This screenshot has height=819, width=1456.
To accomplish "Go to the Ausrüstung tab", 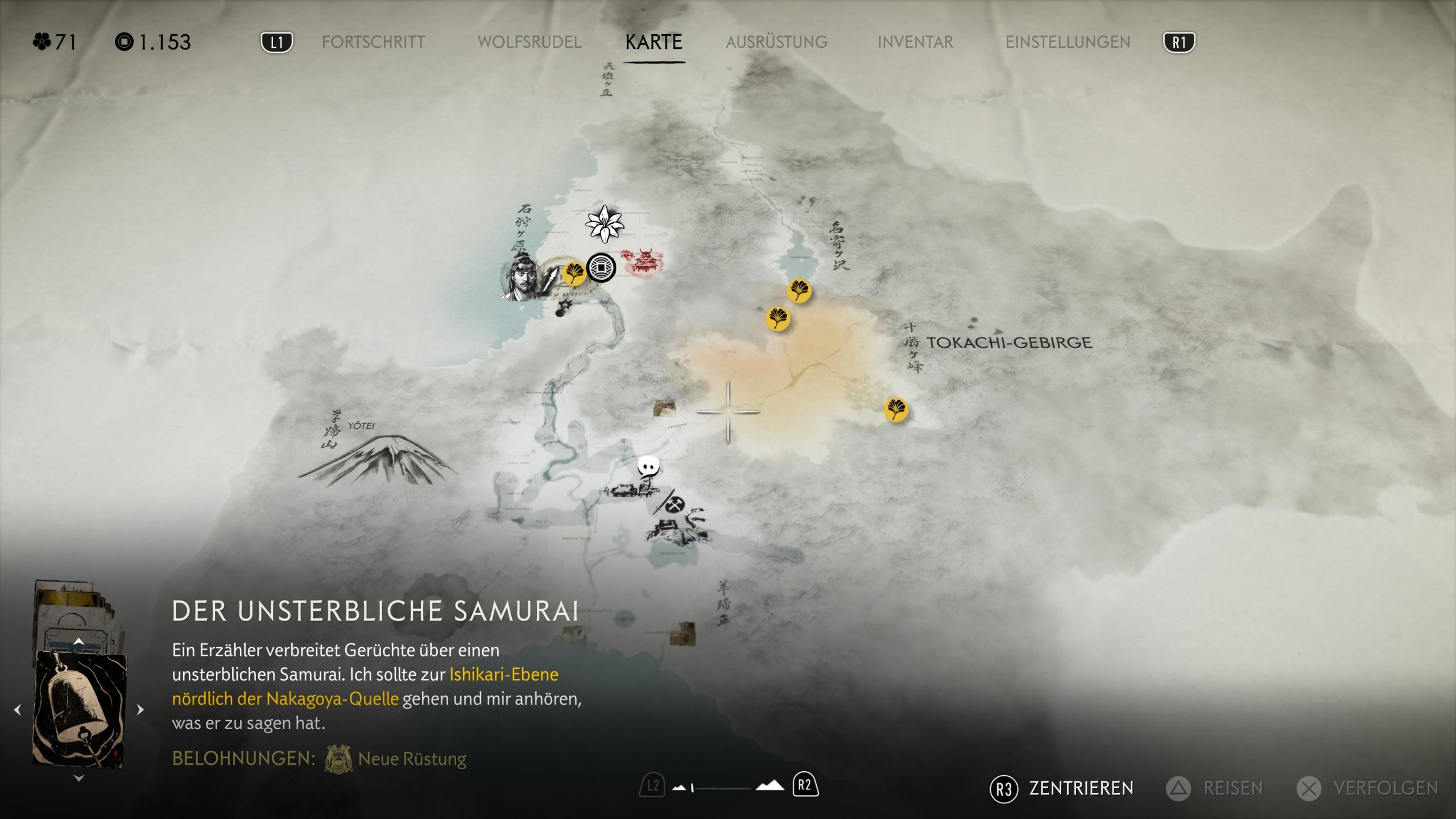I will coord(776,42).
